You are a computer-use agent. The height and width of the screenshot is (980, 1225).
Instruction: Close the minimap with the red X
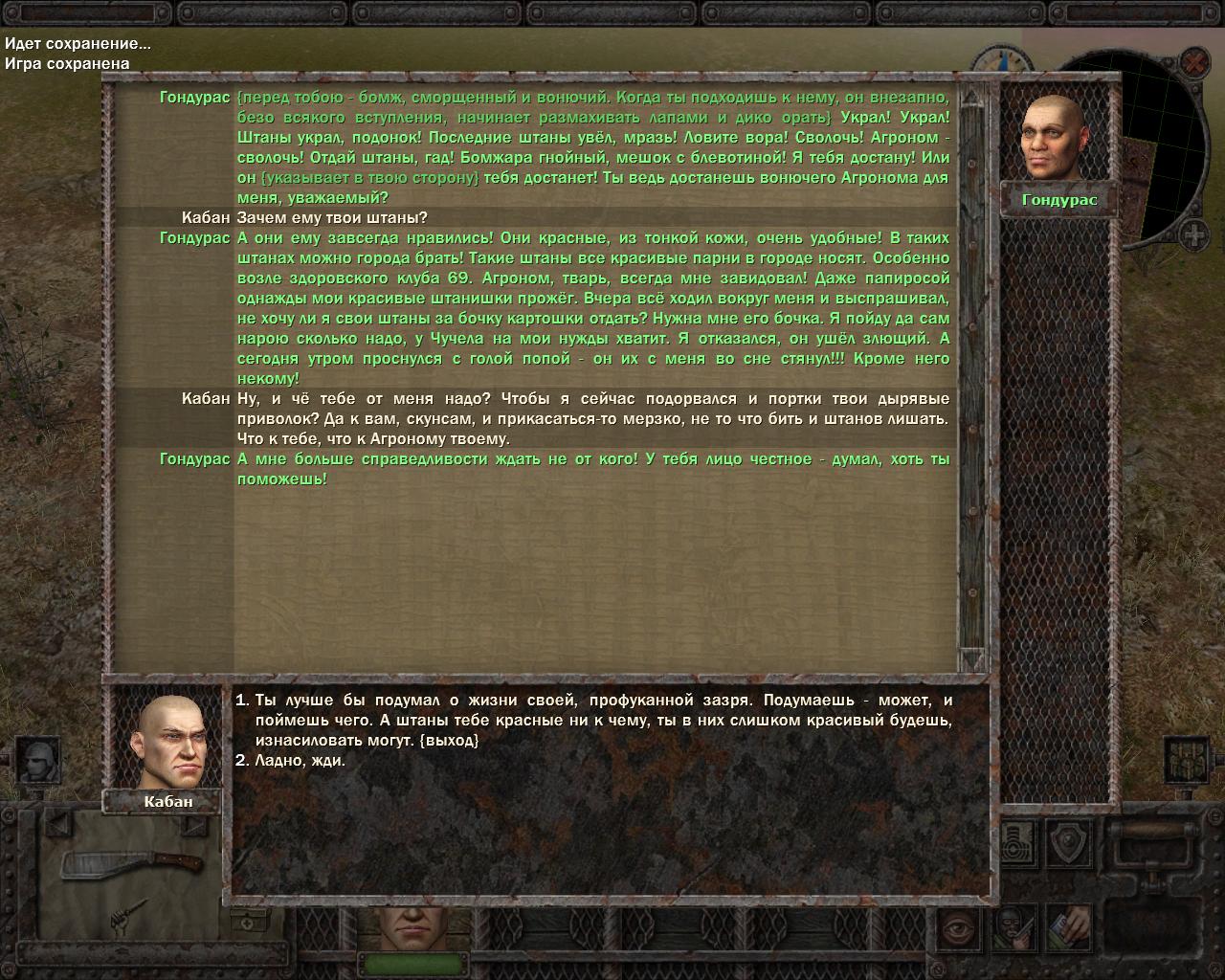click(1193, 64)
